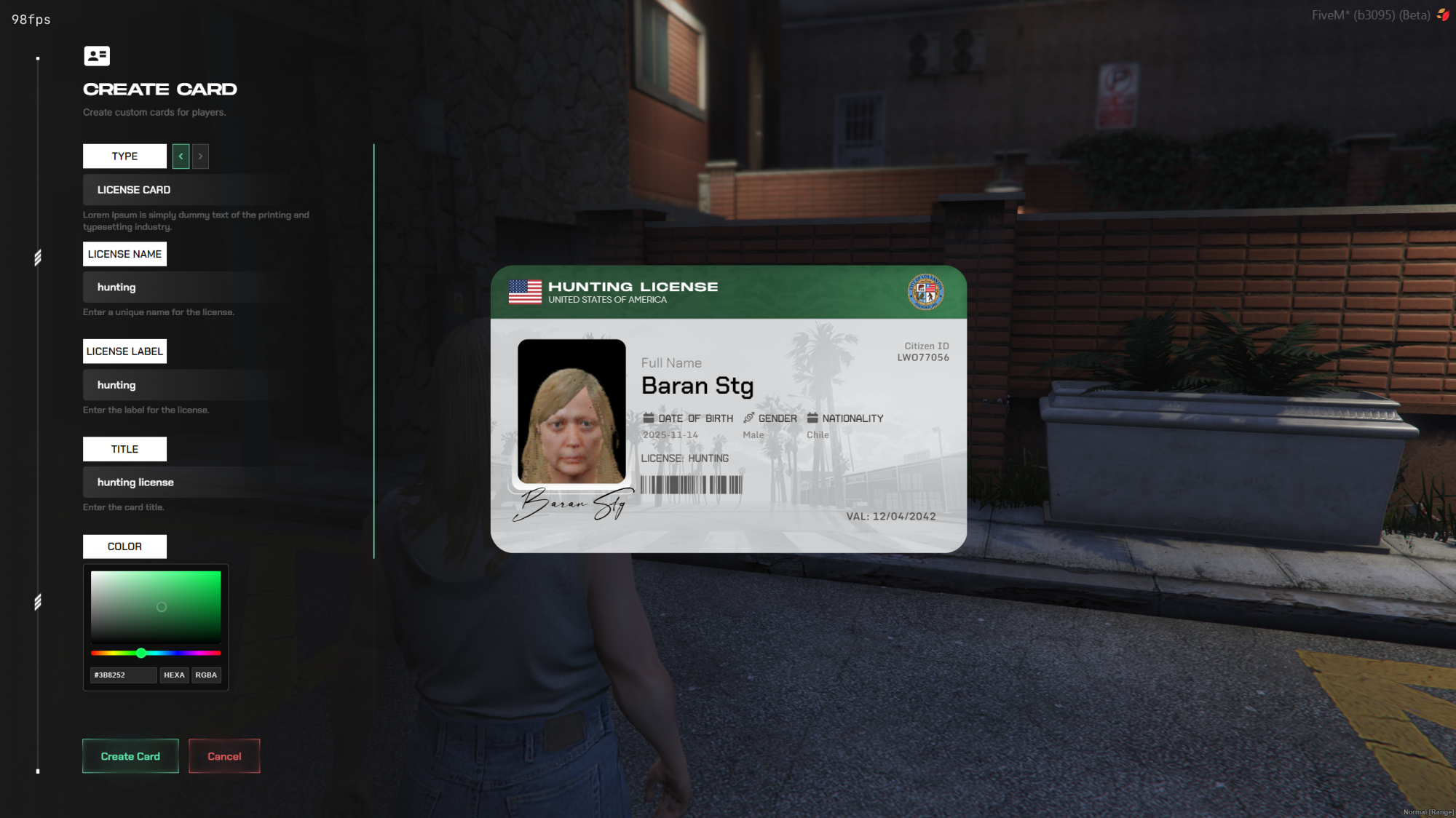1456x818 pixels.
Task: Click the barcode on the hunting license
Action: pyautogui.click(x=690, y=485)
